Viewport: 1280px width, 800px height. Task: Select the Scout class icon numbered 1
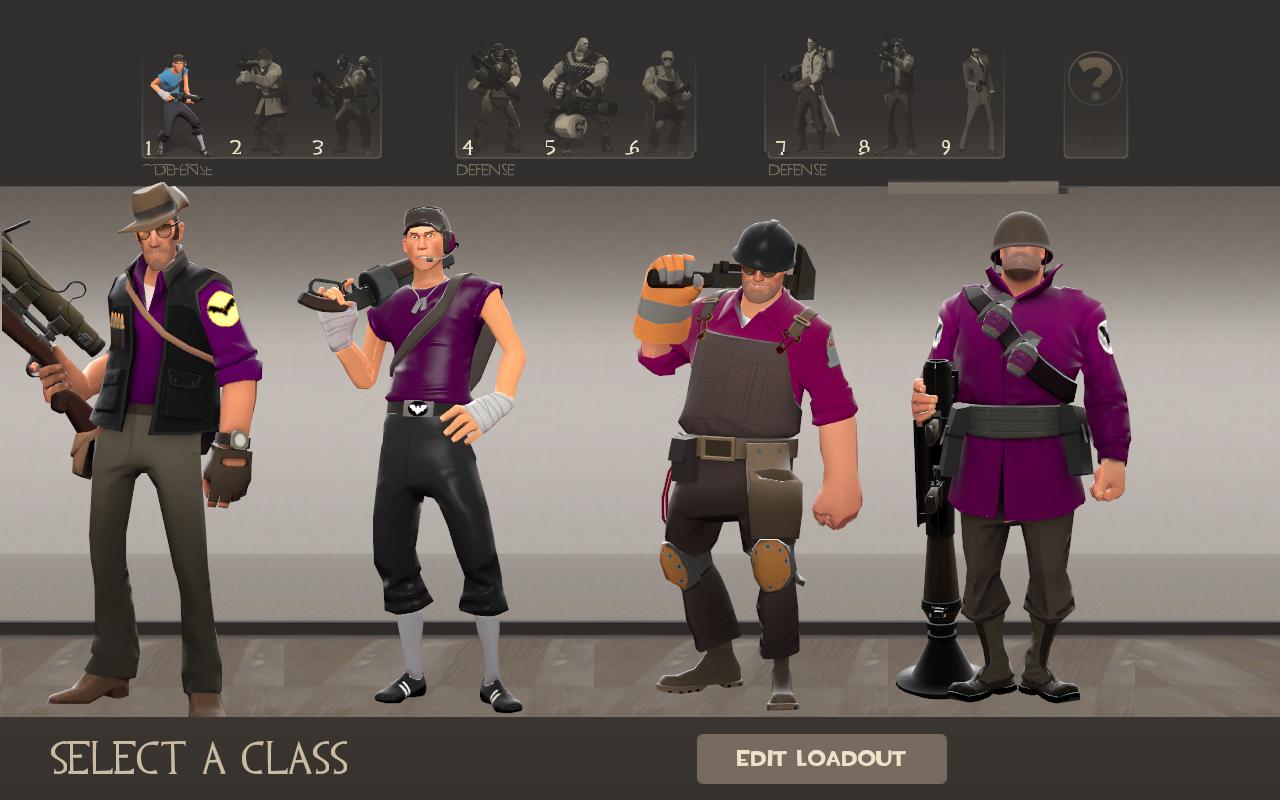[x=177, y=102]
